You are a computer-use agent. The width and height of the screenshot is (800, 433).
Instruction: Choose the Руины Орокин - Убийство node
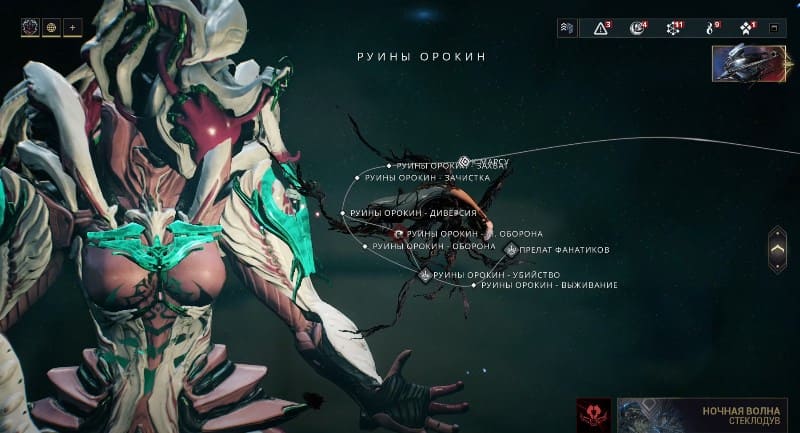pos(426,274)
